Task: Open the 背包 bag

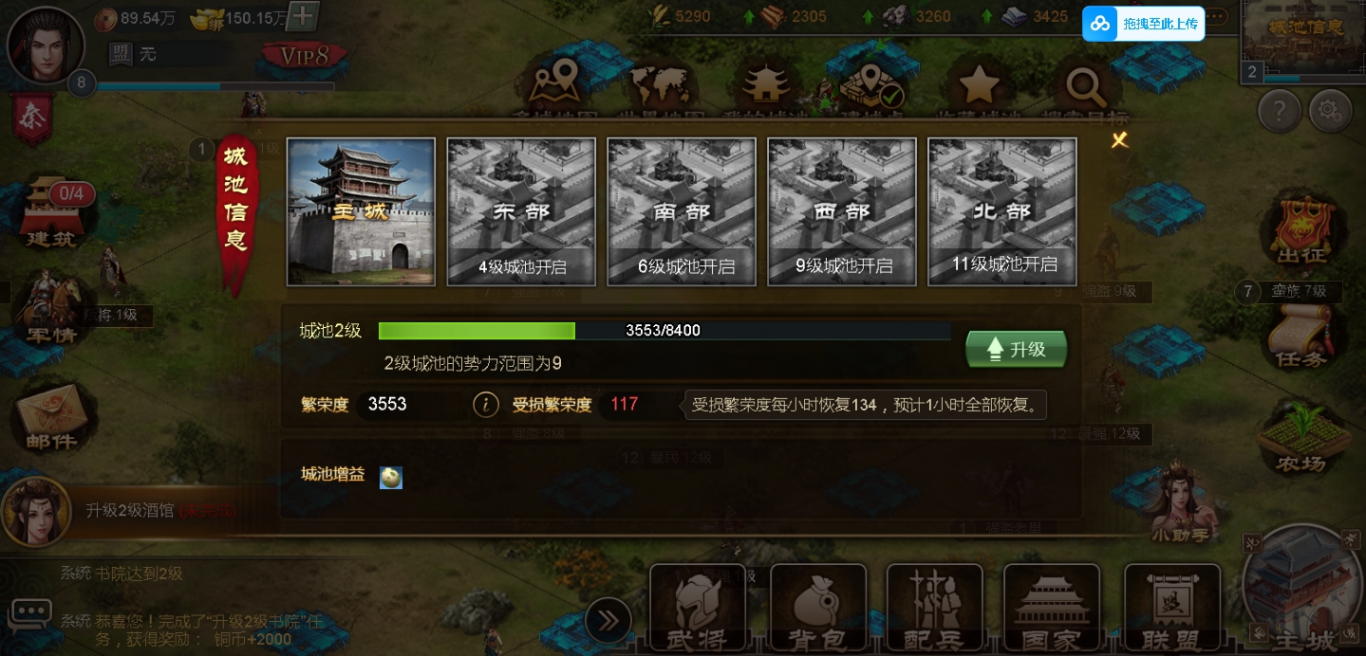Action: point(817,608)
